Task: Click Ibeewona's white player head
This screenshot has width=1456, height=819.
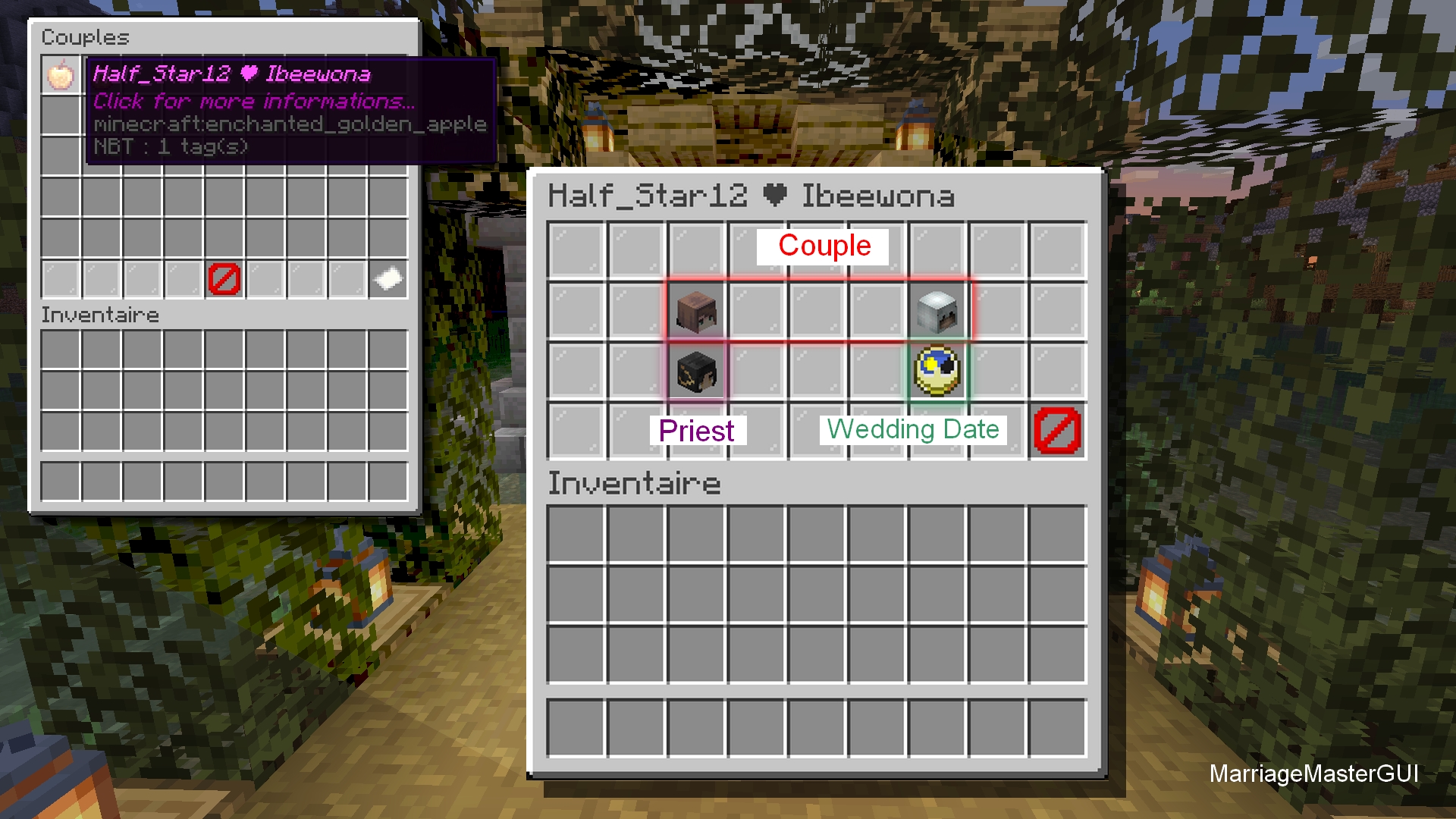Action: point(937,311)
